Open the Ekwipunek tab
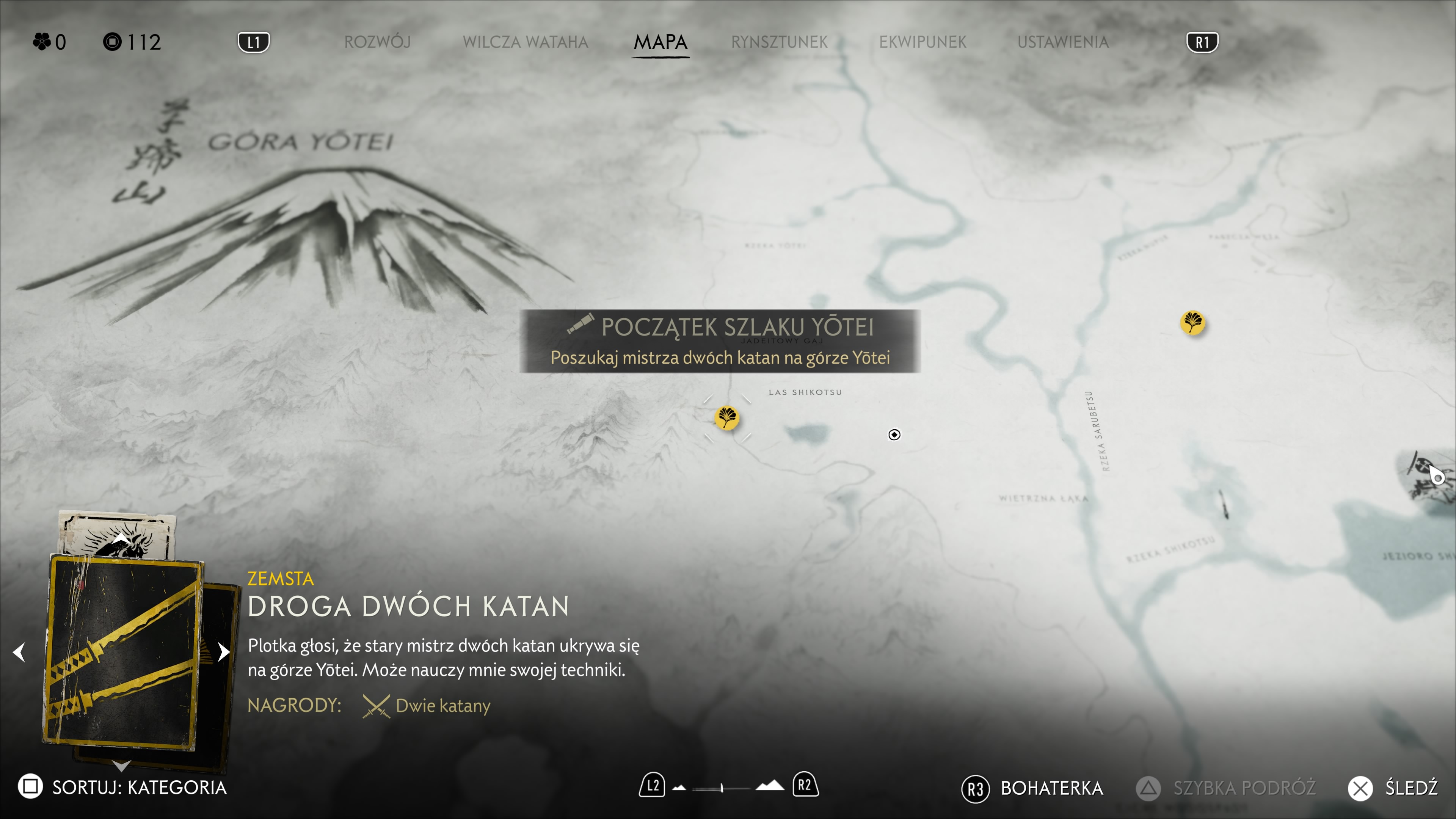This screenshot has height=819, width=1456. 922,42
